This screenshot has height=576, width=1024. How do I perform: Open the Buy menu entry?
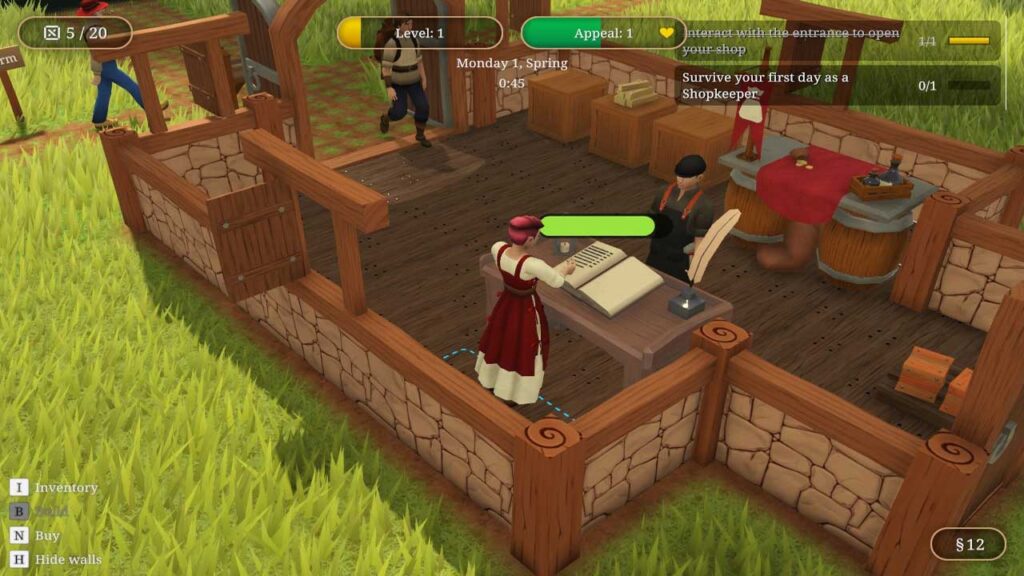[x=47, y=535]
